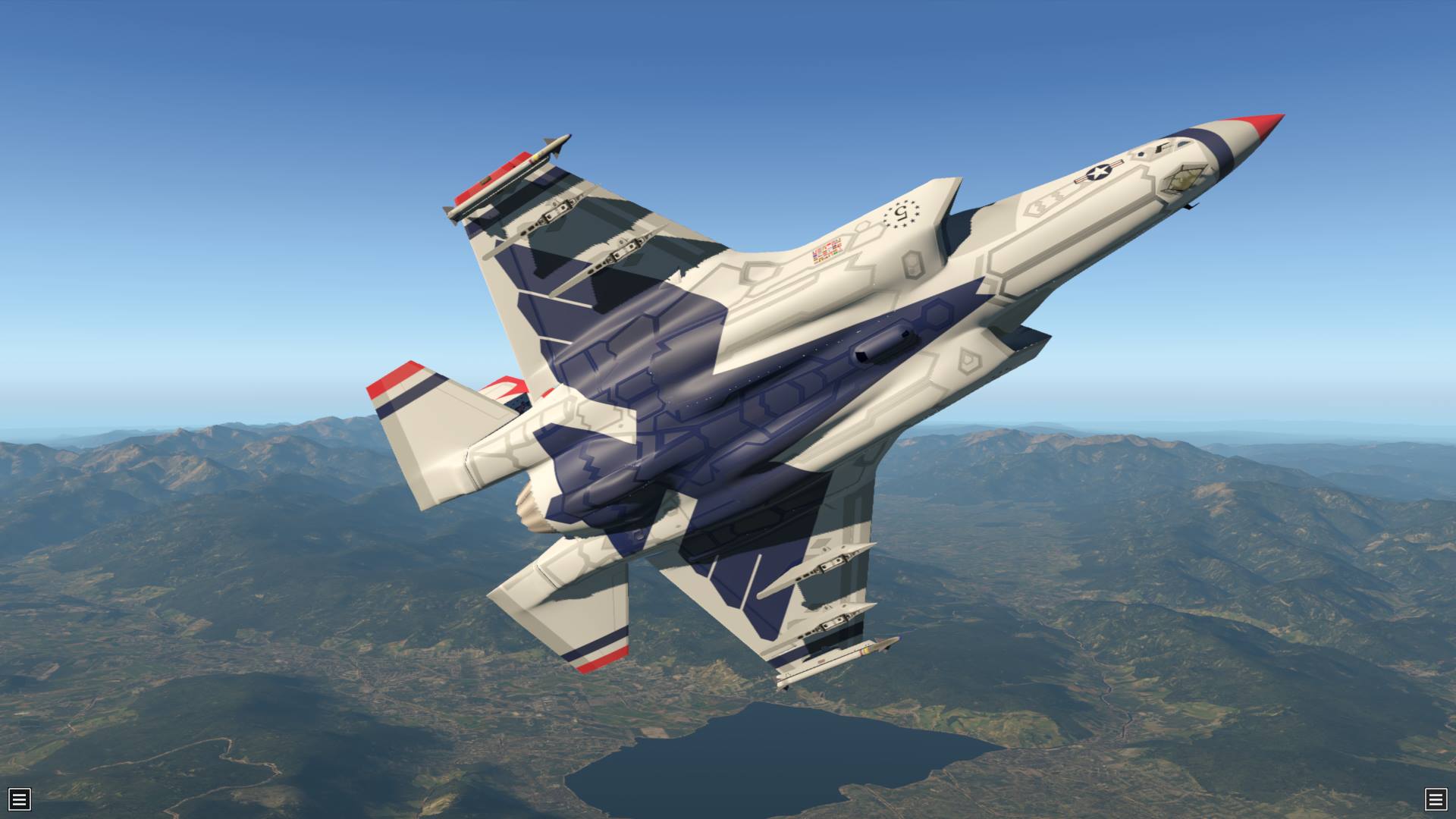The height and width of the screenshot is (819, 1456).
Task: Open the hamburger menu in the bottom-left corner
Action: click(x=20, y=799)
